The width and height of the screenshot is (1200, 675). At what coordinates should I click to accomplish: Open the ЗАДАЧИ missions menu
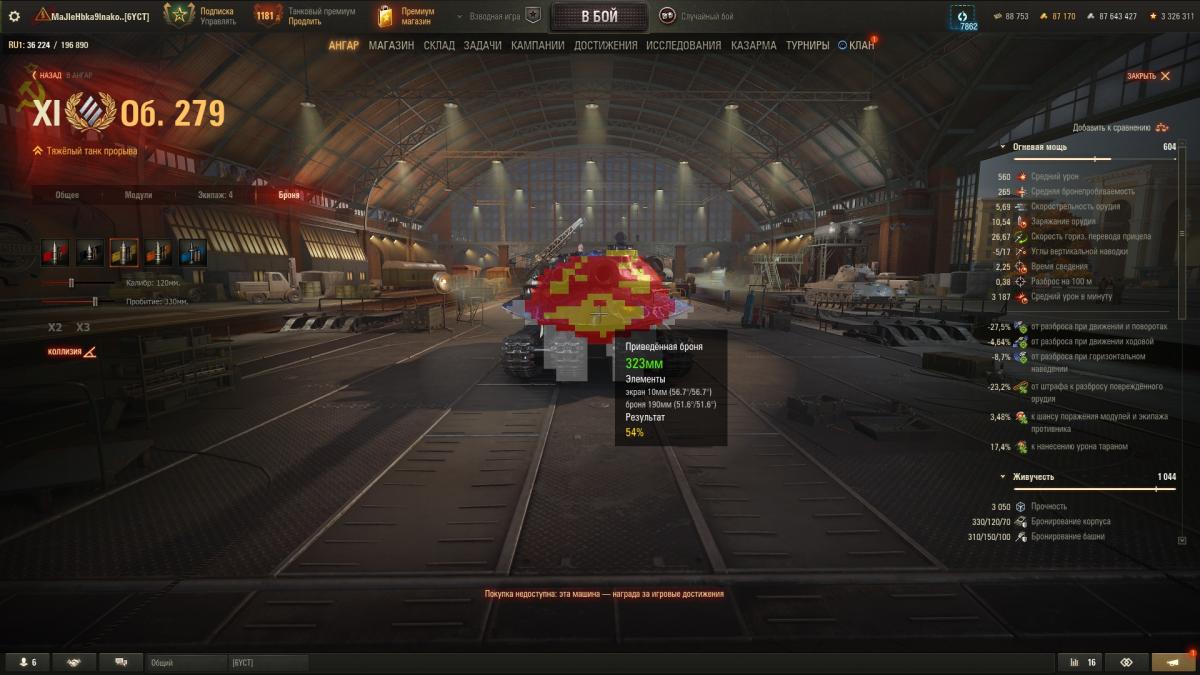[483, 45]
